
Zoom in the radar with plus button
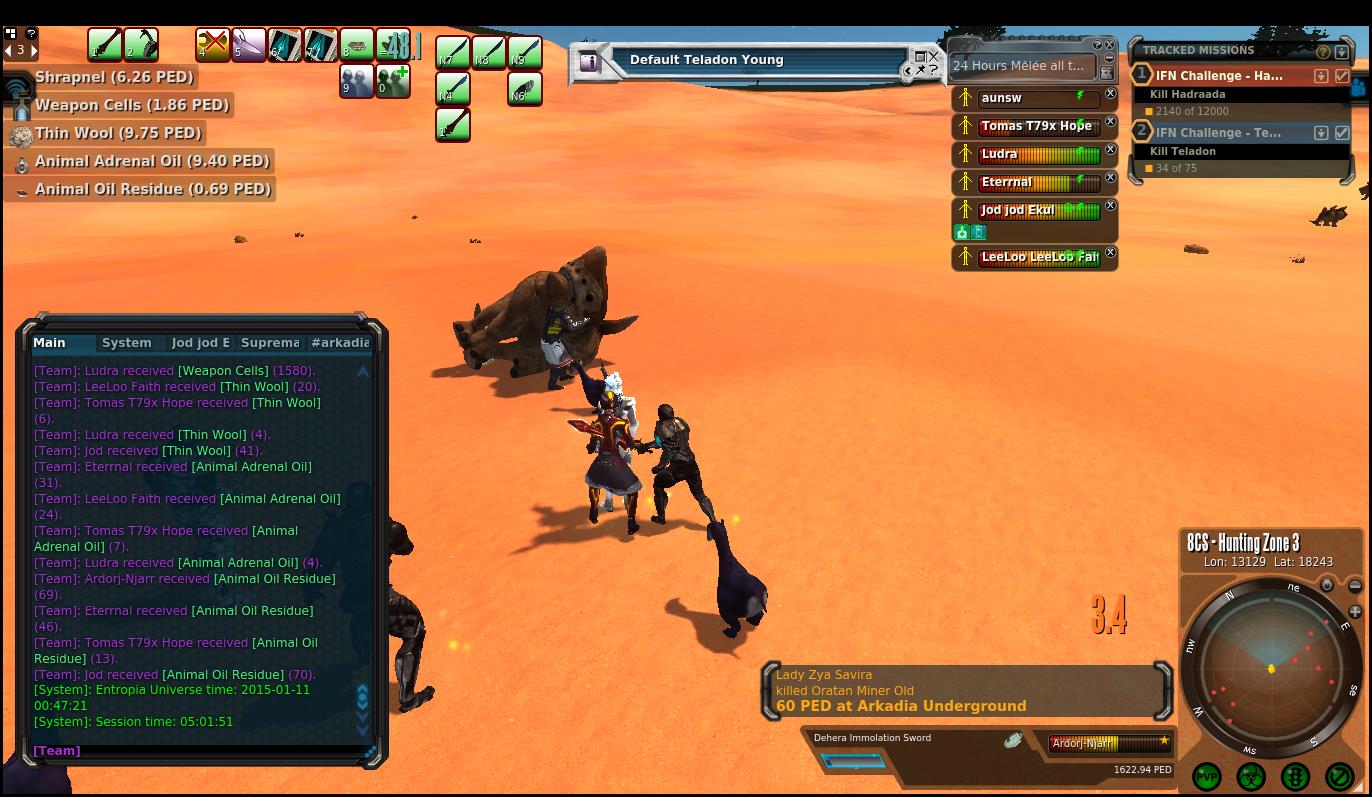1355,611
